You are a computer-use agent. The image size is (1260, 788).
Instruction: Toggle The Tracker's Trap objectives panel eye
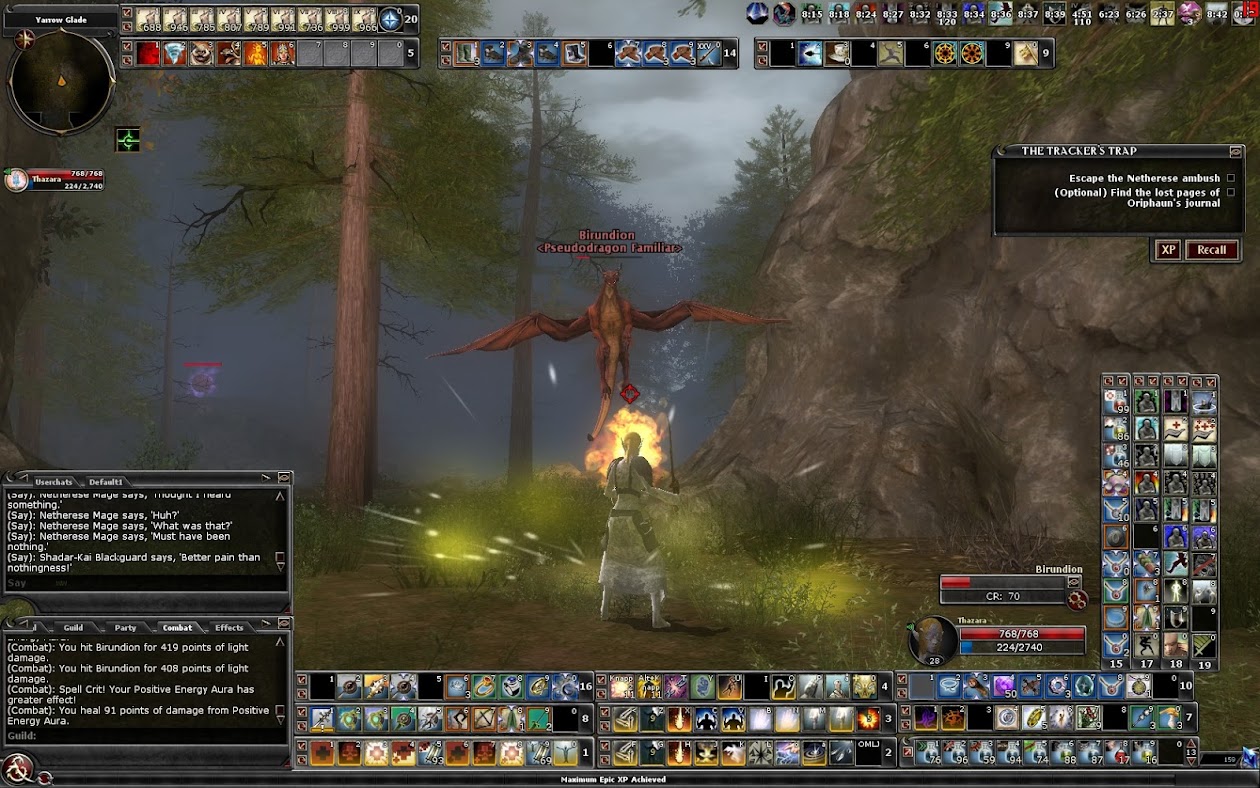coord(1236,151)
